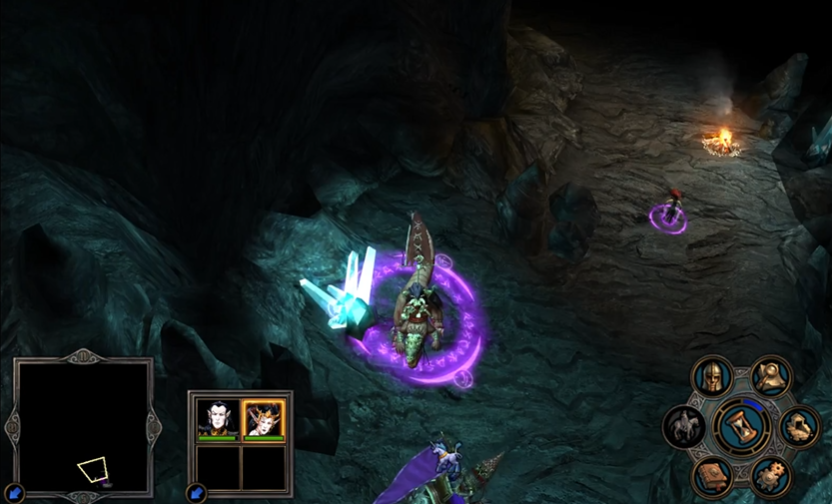Open the gears system menu
This screenshot has height=504, width=832.
point(770,476)
